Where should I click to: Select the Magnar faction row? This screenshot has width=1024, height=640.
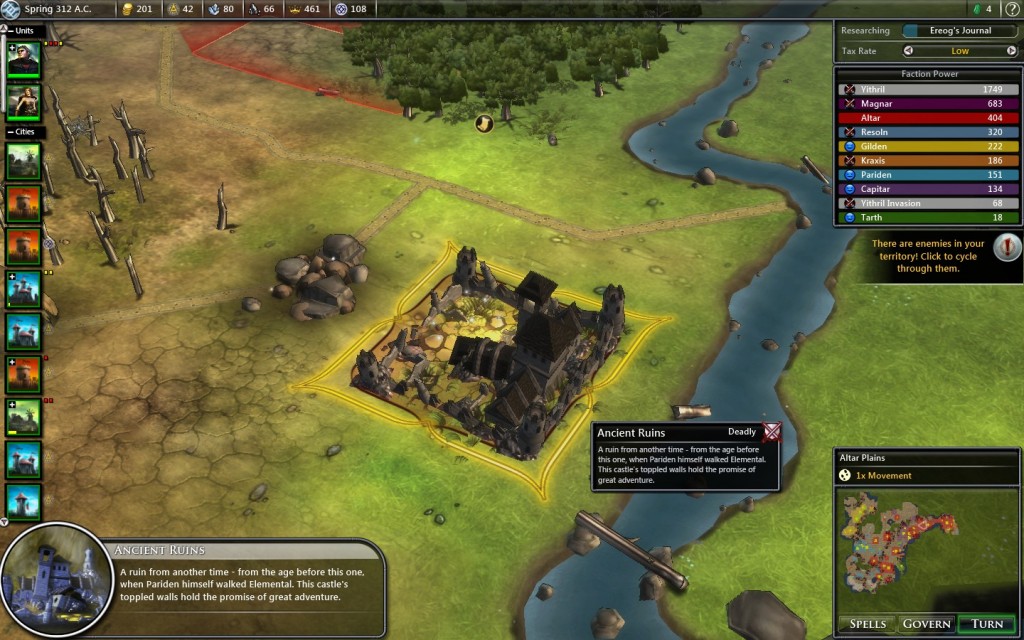928,103
